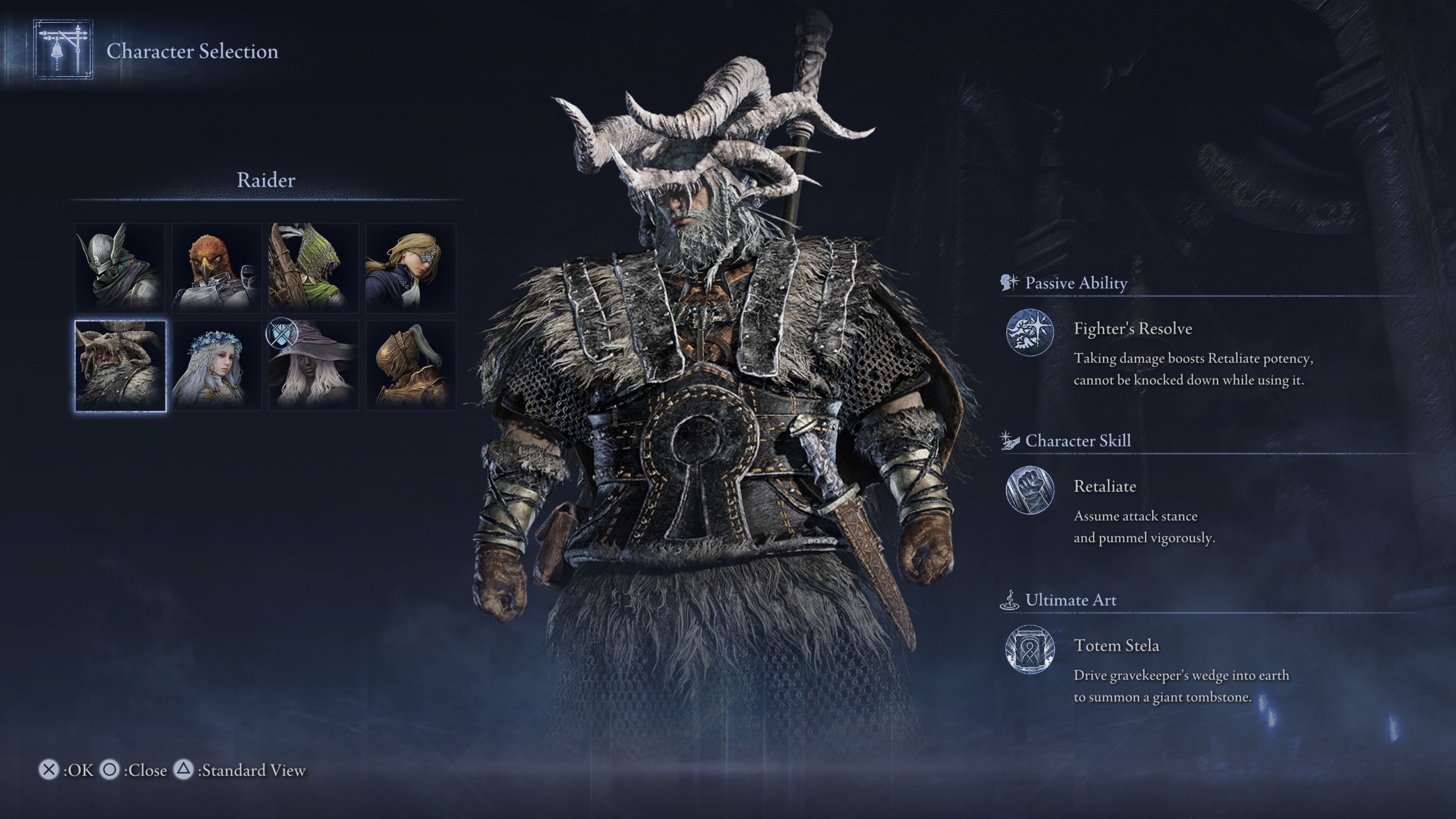Select the winged-helmet knight portrait
The height and width of the screenshot is (819, 1456).
[120, 268]
